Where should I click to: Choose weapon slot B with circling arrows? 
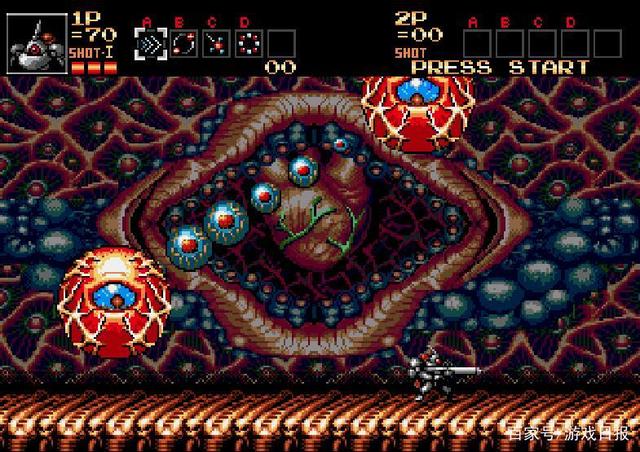coord(181,44)
